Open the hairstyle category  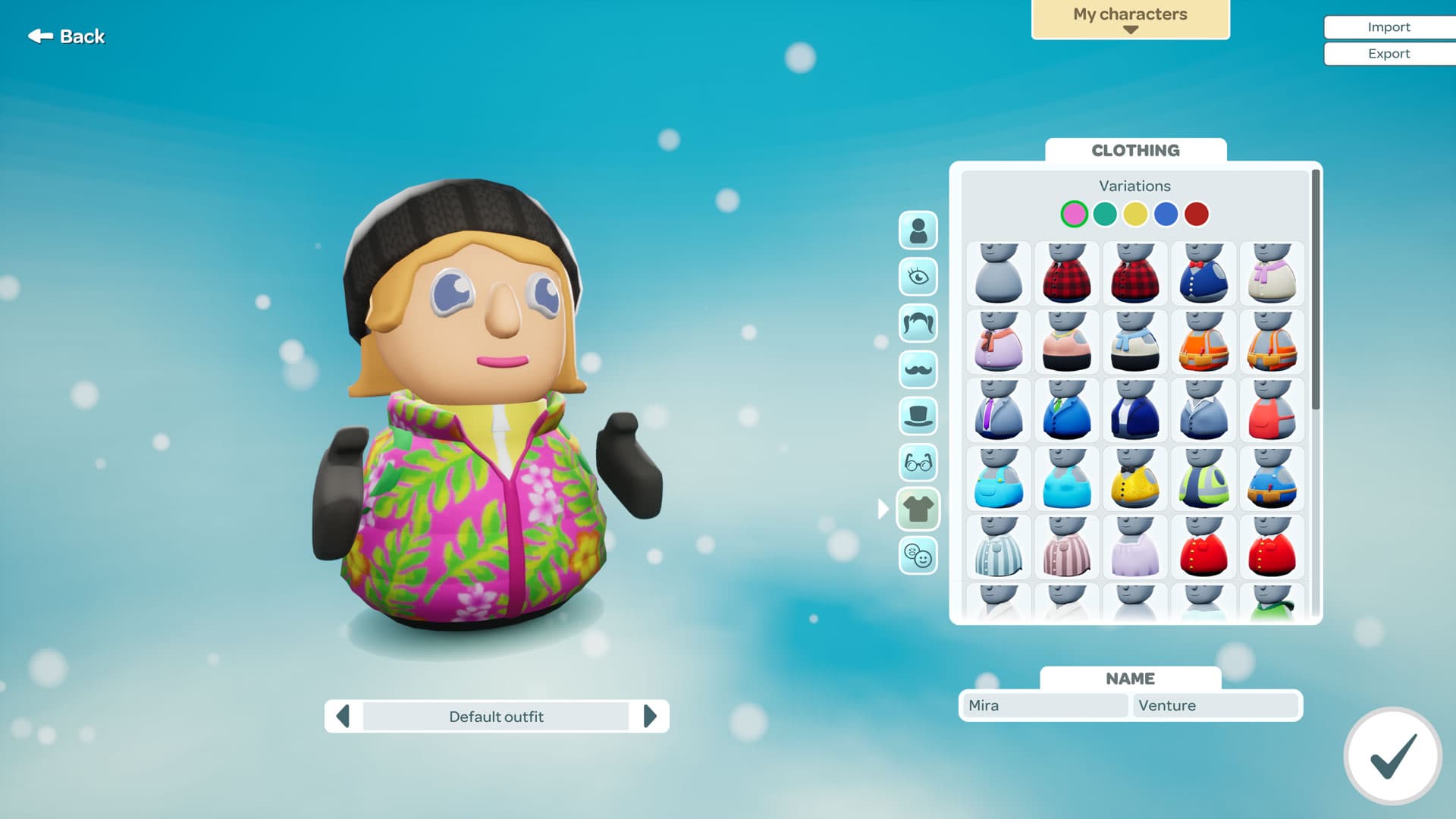[918, 324]
